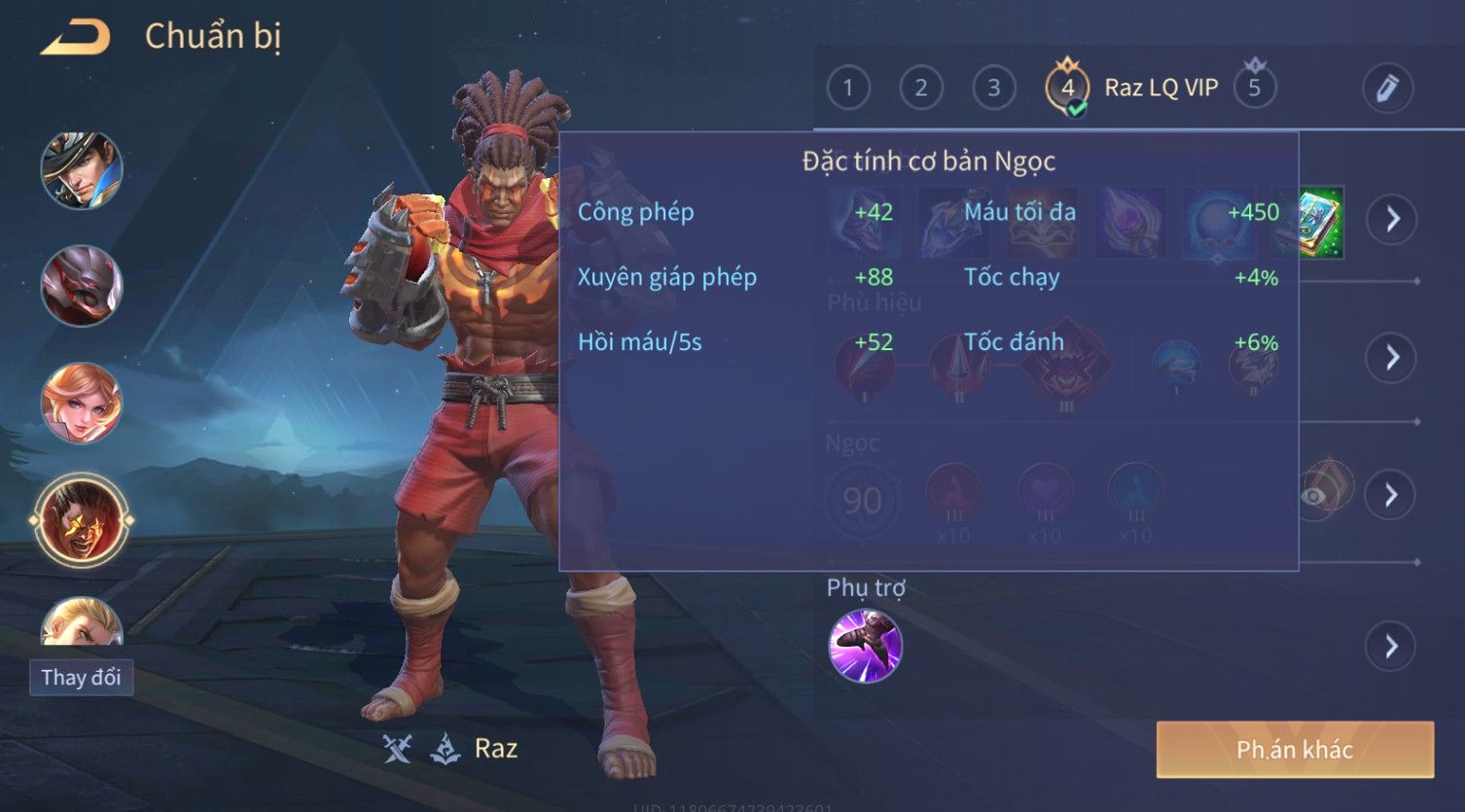The width and height of the screenshot is (1465, 812).
Task: Switch to preset slot 5
Action: coord(1254,88)
